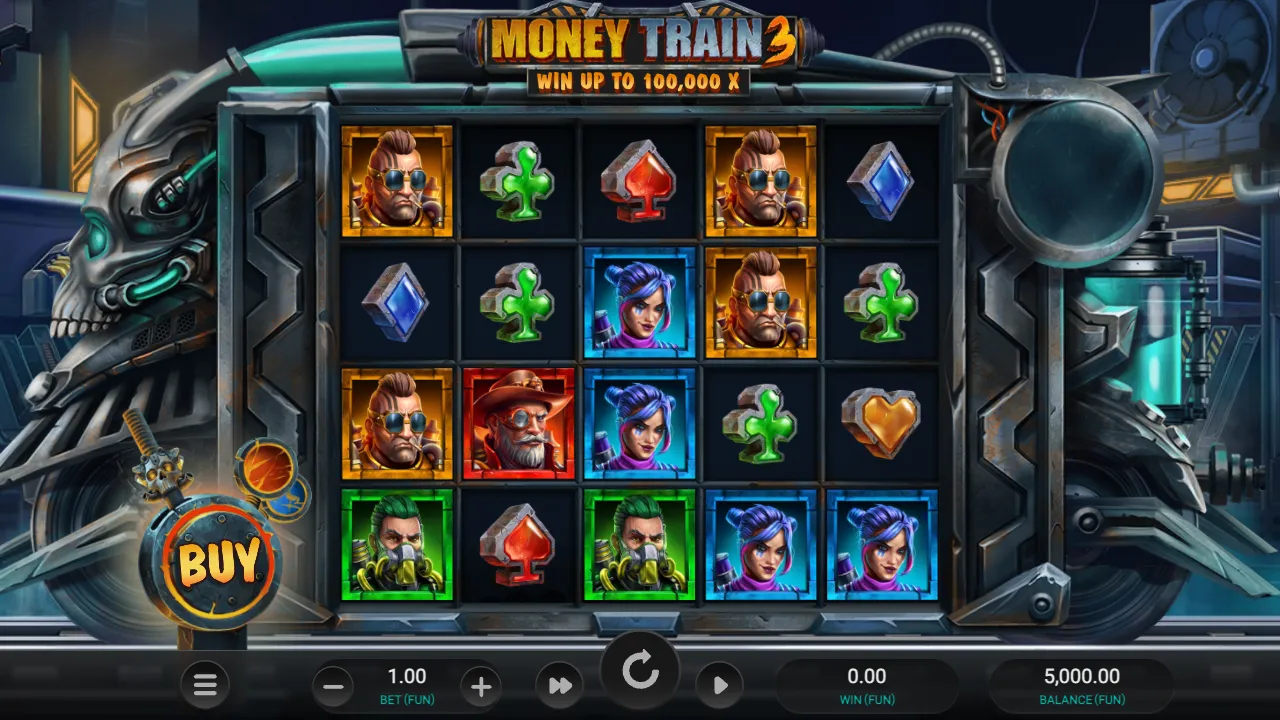Enable turbo spin with the double-arrow icon
1280x720 pixels.
560,686
